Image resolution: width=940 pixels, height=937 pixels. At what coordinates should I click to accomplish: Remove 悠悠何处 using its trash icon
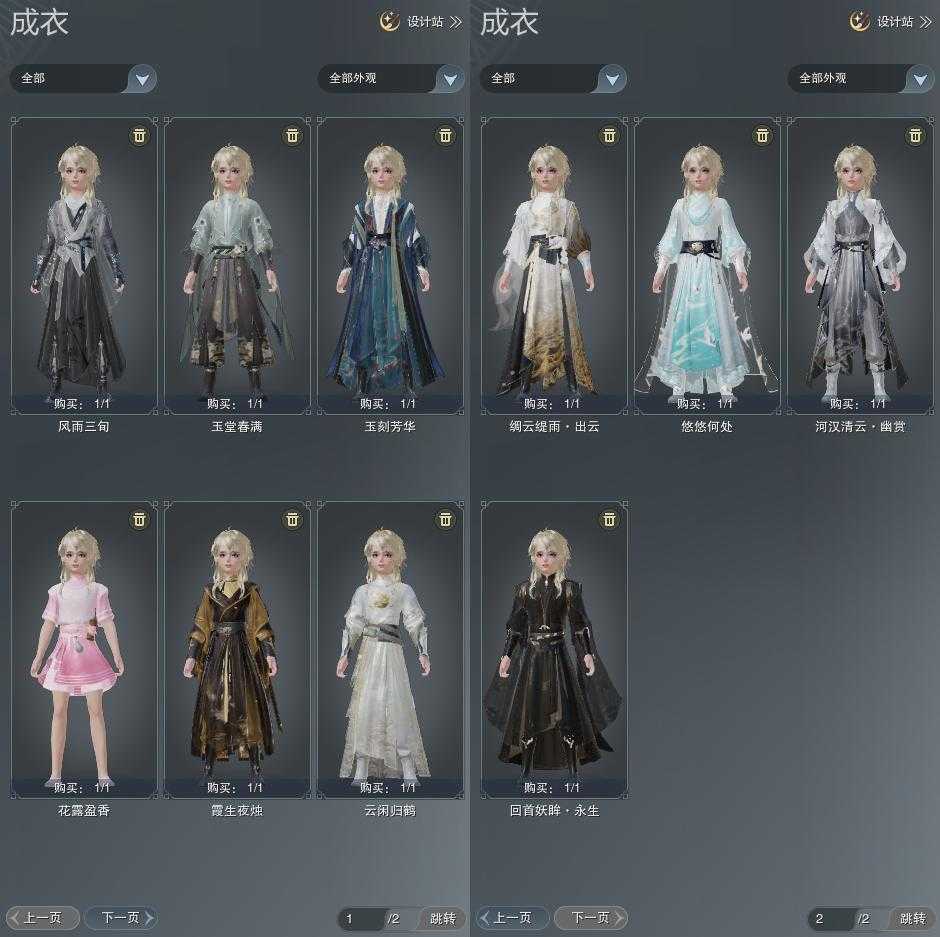tap(762, 135)
